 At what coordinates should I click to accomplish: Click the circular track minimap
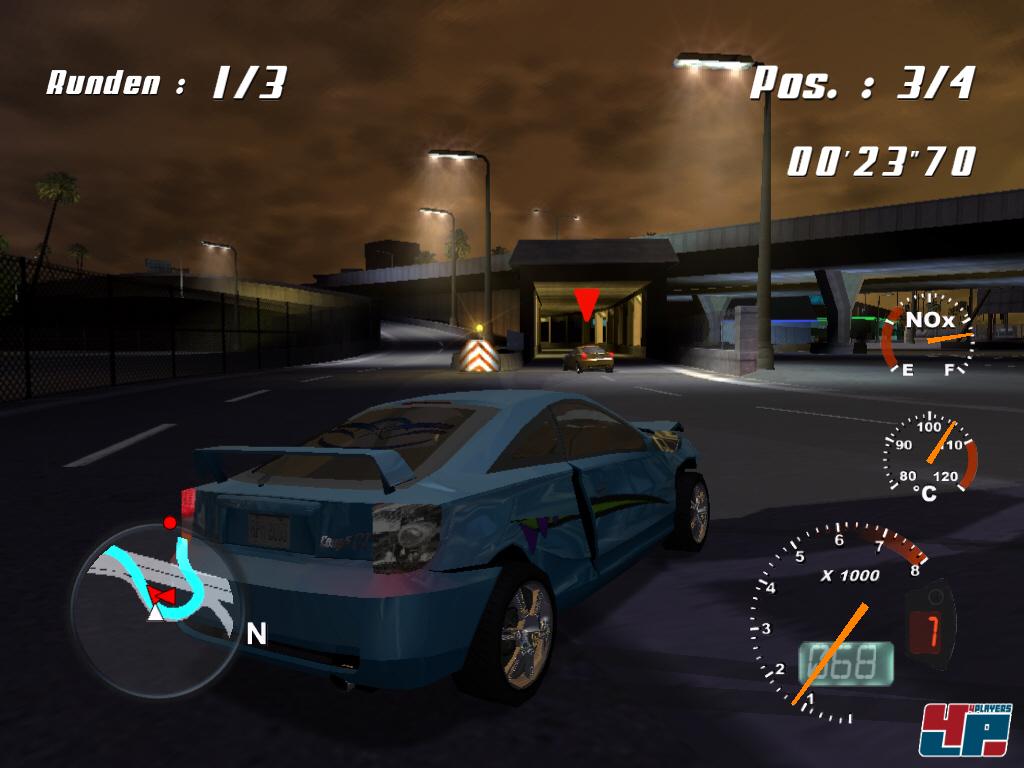155,610
